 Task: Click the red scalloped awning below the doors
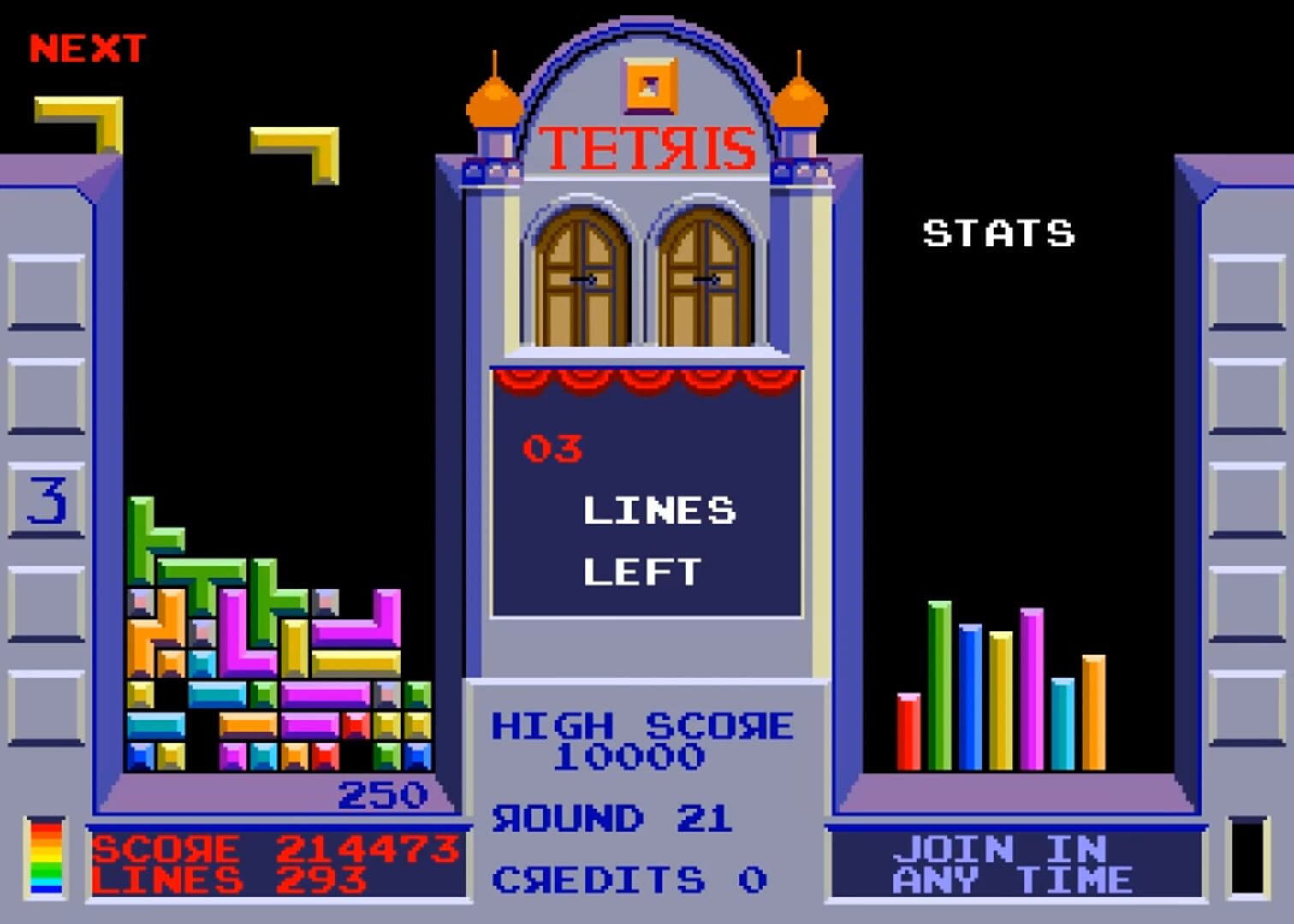tap(646, 381)
